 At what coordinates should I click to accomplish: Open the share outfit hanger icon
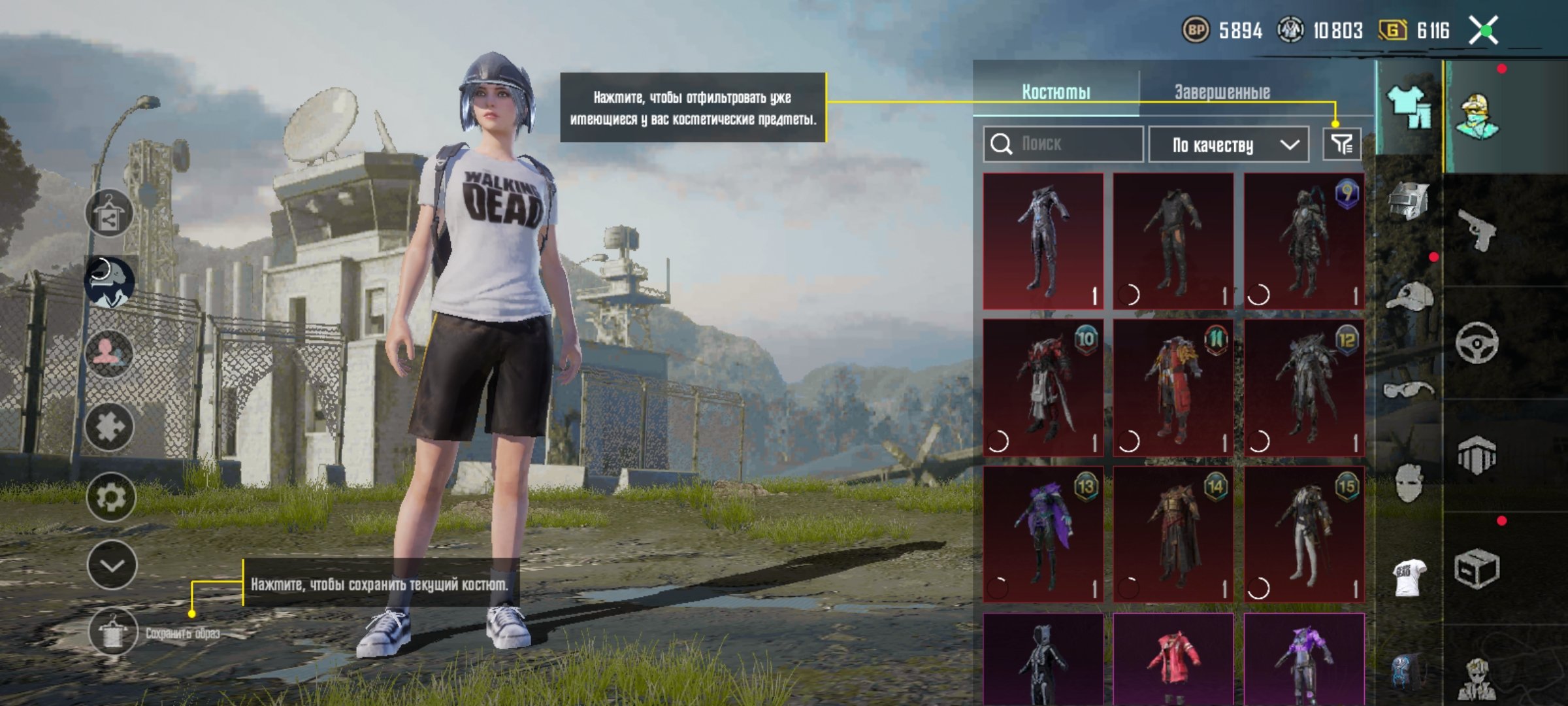(108, 214)
